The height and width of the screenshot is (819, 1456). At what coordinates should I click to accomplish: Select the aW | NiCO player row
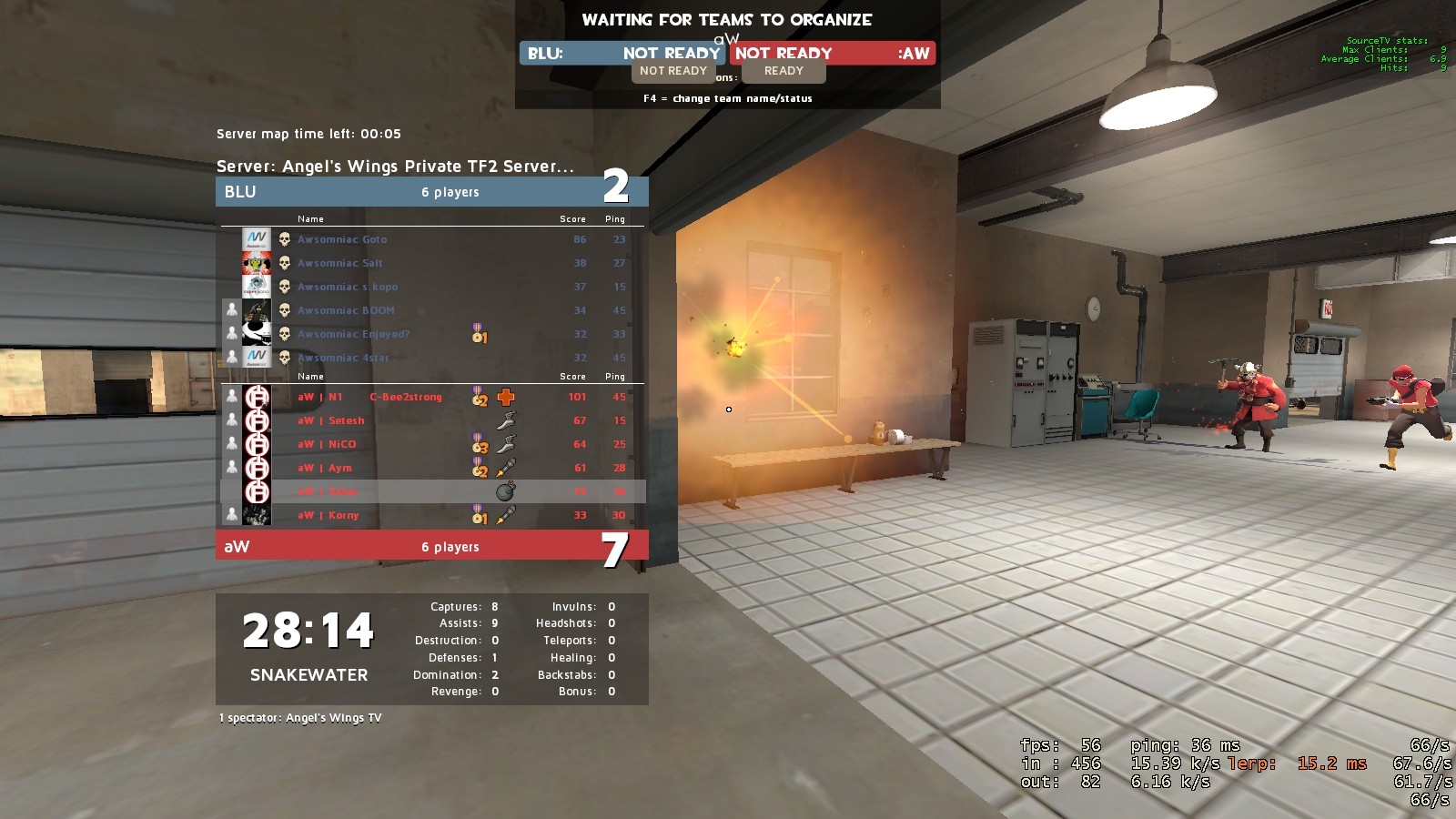(x=328, y=444)
